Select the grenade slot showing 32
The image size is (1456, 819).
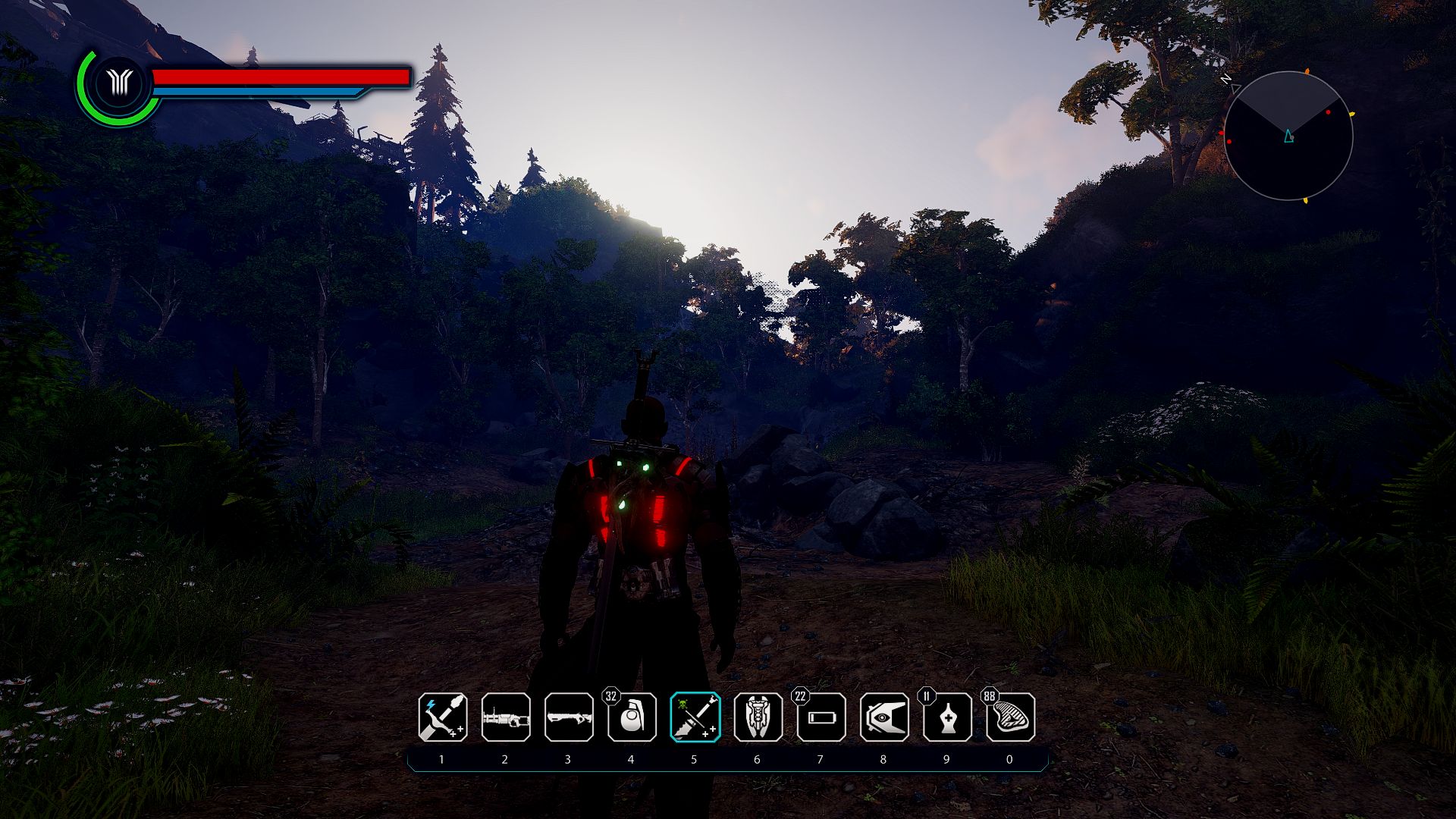click(x=632, y=717)
